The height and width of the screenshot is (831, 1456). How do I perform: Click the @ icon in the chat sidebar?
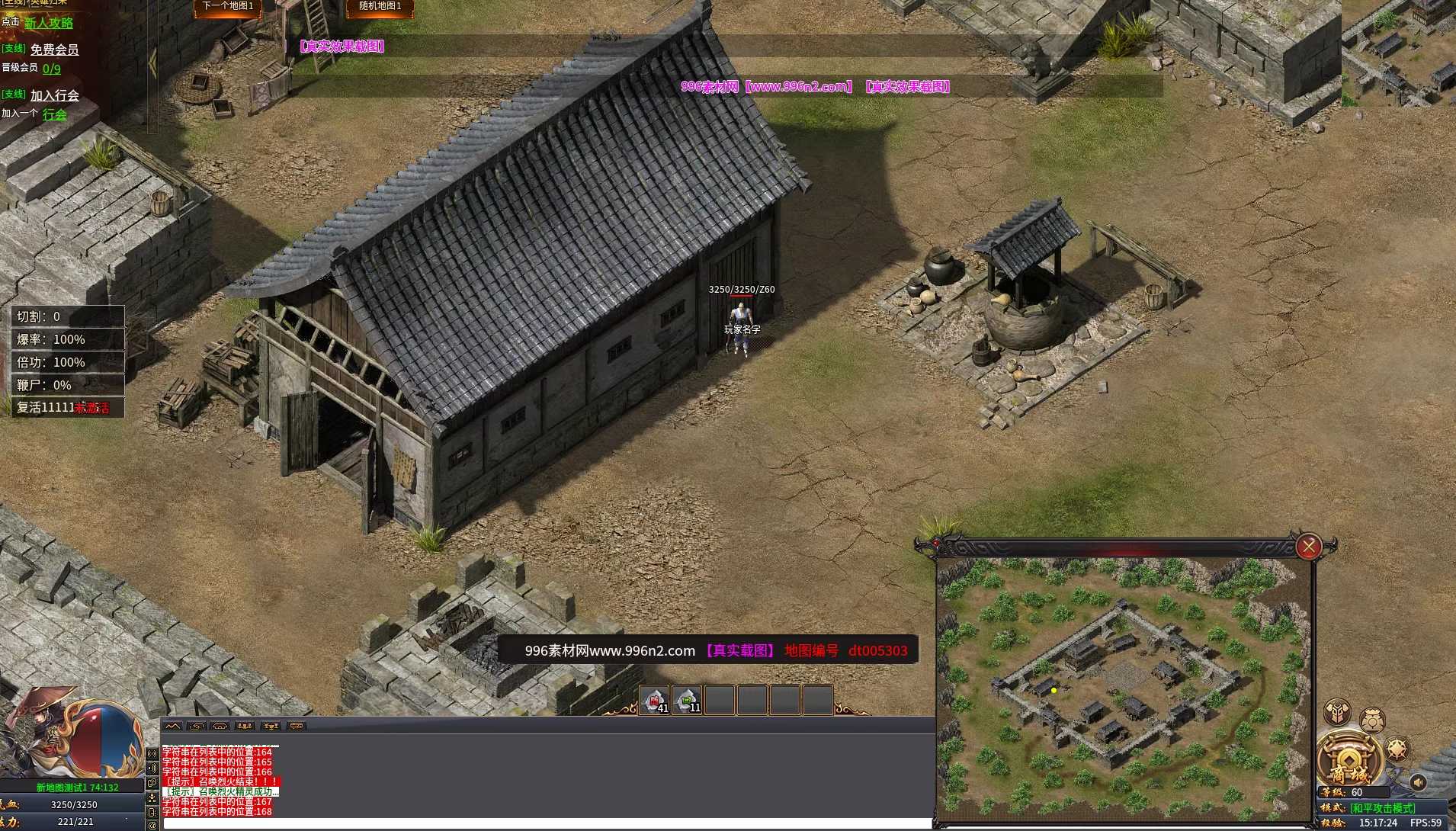(152, 825)
